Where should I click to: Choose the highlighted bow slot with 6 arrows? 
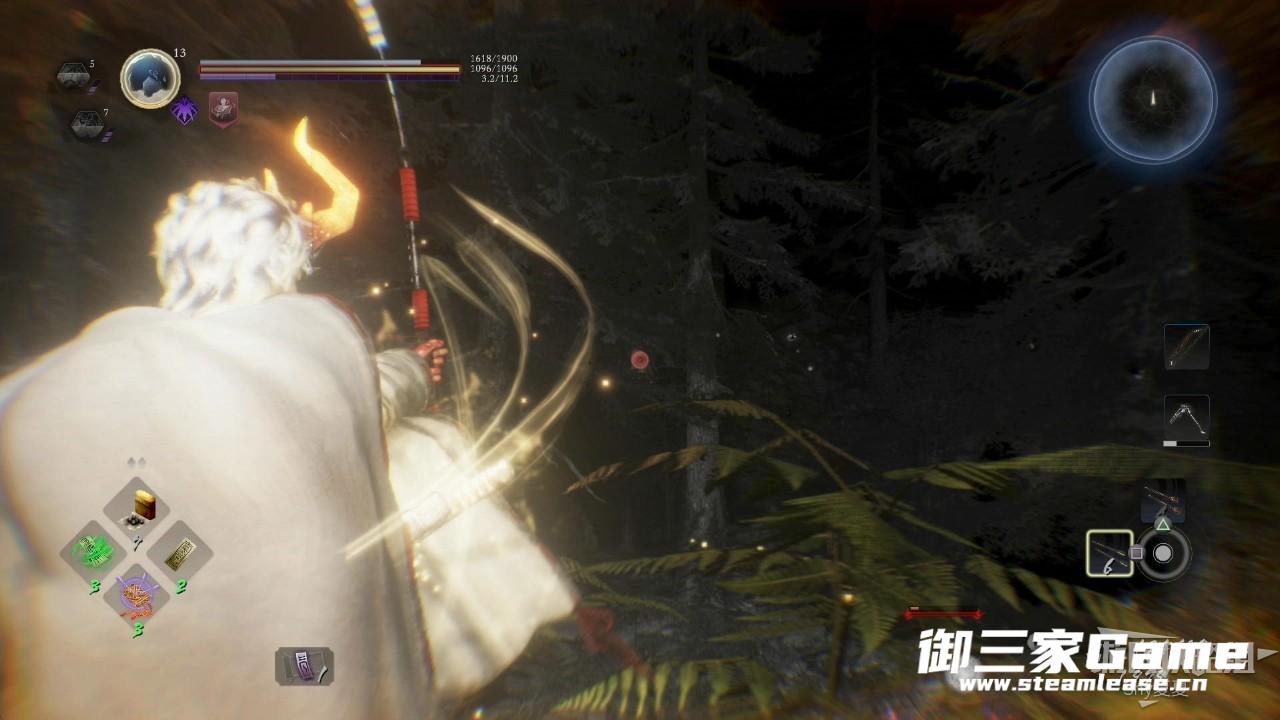tap(1110, 553)
